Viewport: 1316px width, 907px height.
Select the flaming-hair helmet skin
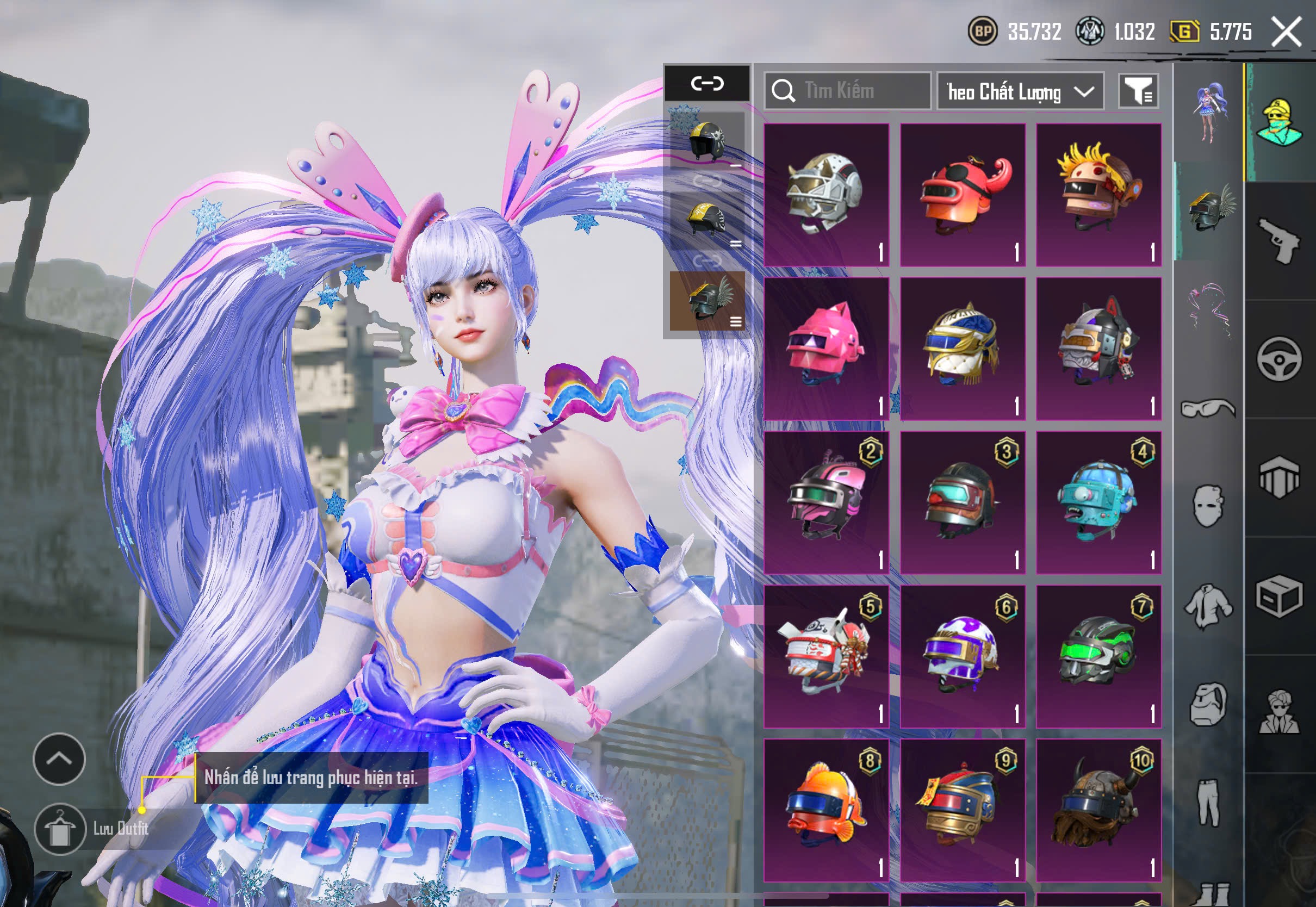pos(1098,194)
